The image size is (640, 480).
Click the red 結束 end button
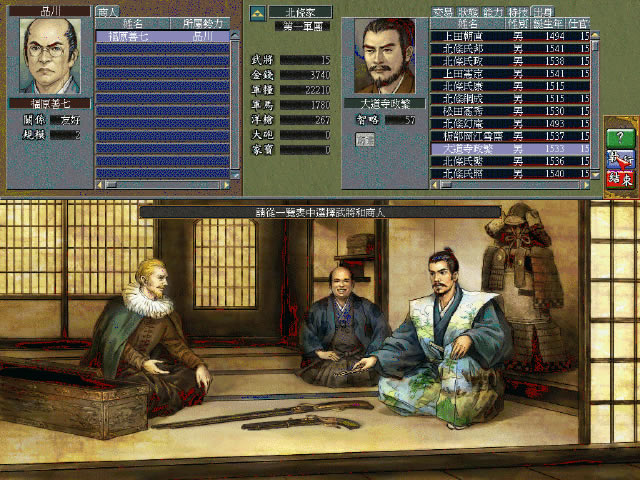(619, 179)
